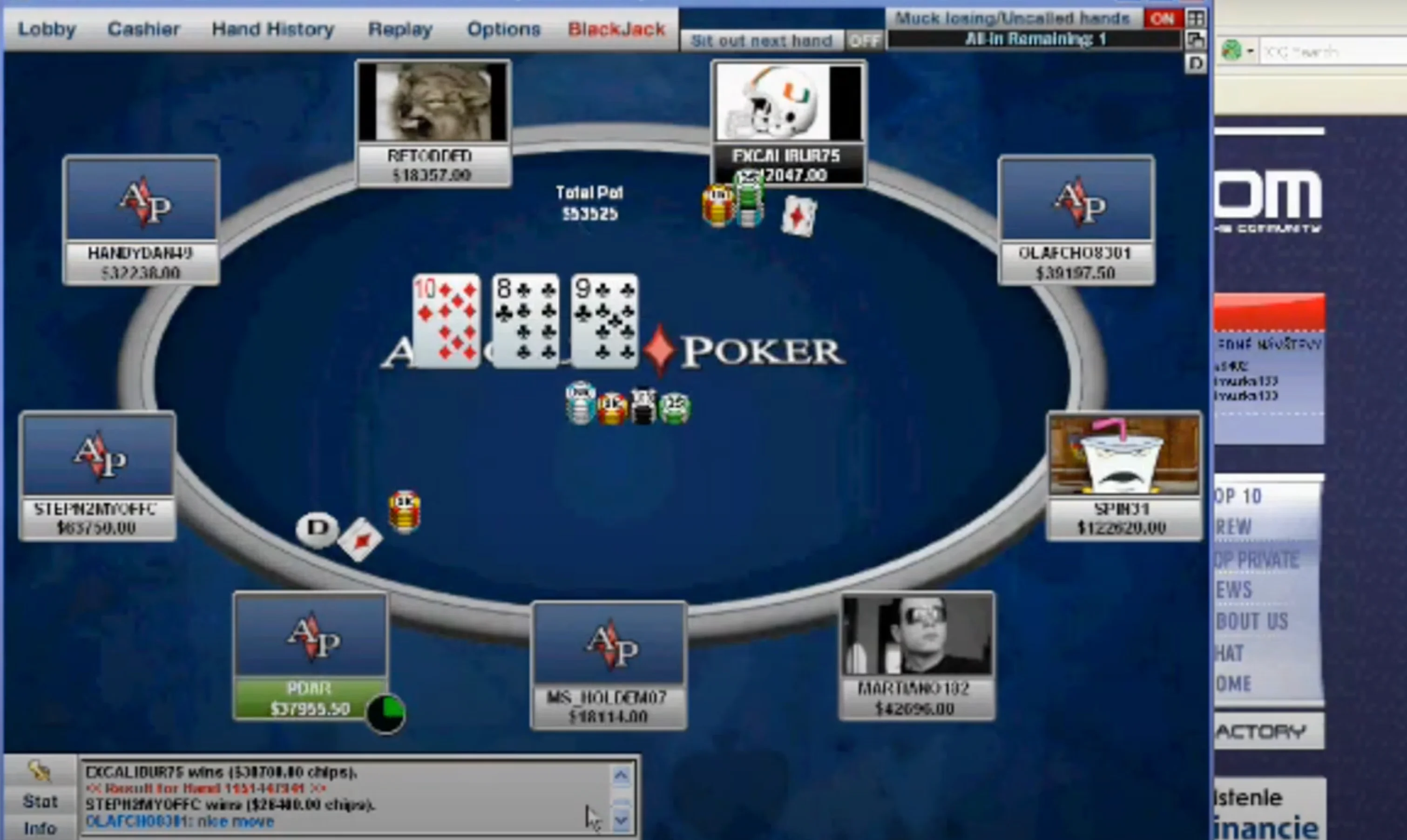Click chat log down arrow

point(621,819)
